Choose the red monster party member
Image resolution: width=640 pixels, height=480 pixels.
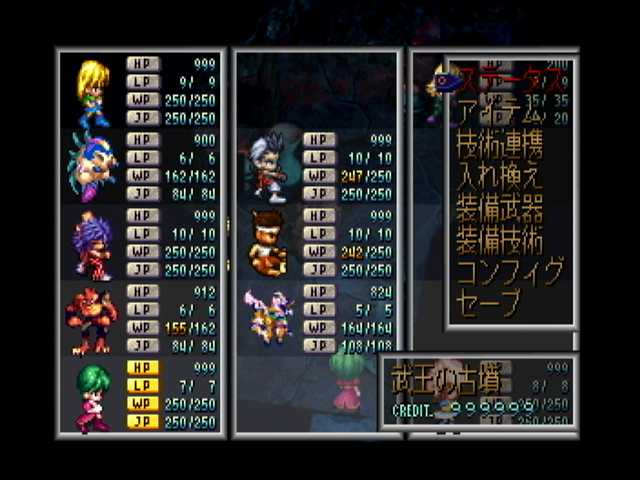92,320
